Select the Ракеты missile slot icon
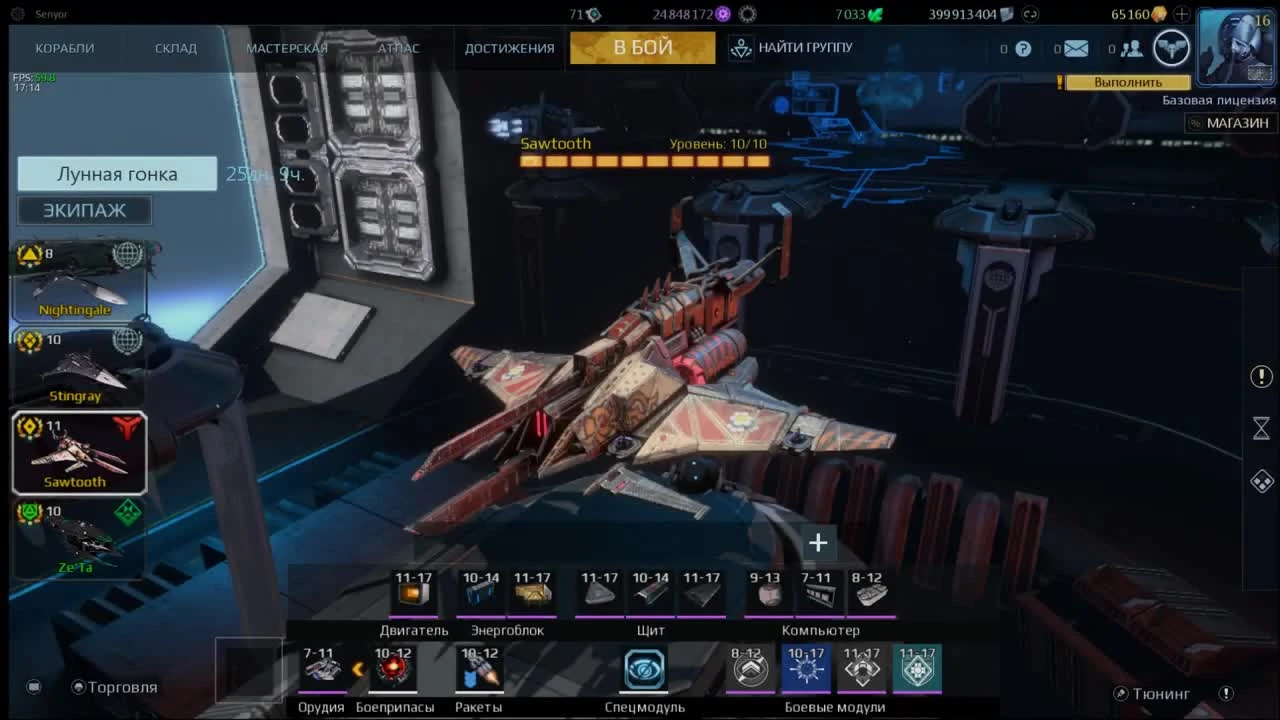The width and height of the screenshot is (1280, 720). point(479,668)
